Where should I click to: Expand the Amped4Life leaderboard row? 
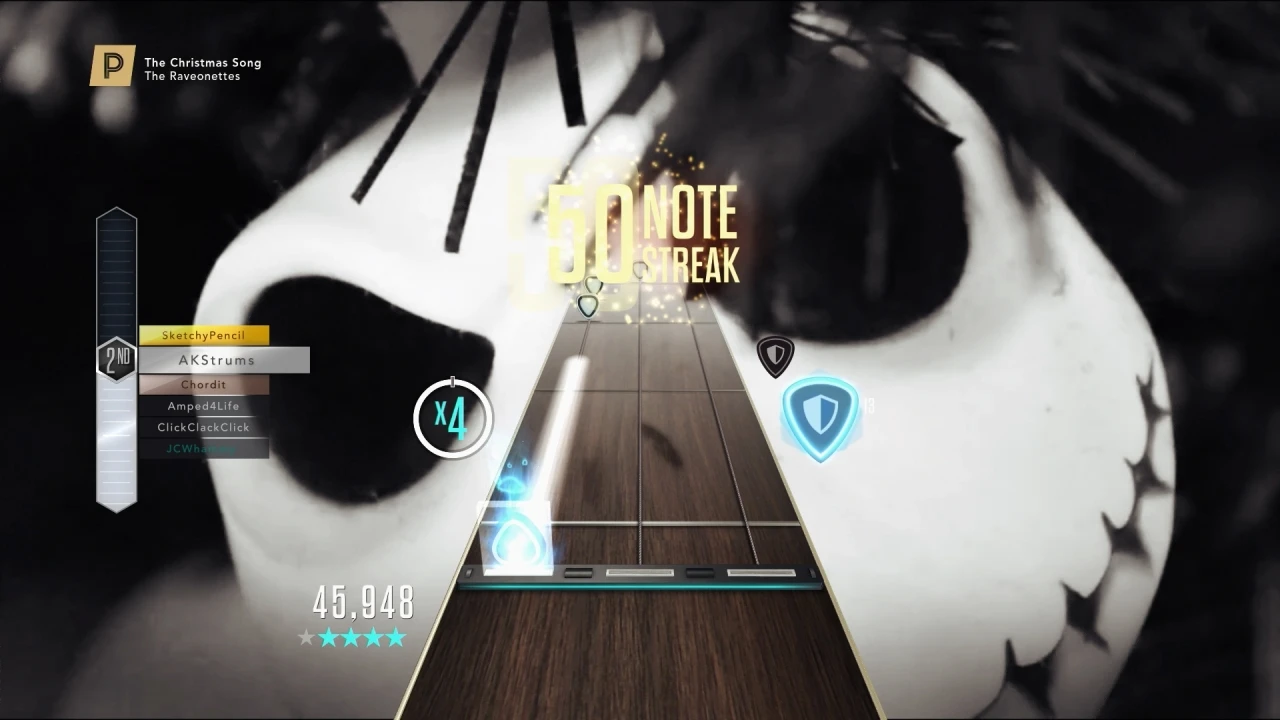tap(204, 405)
